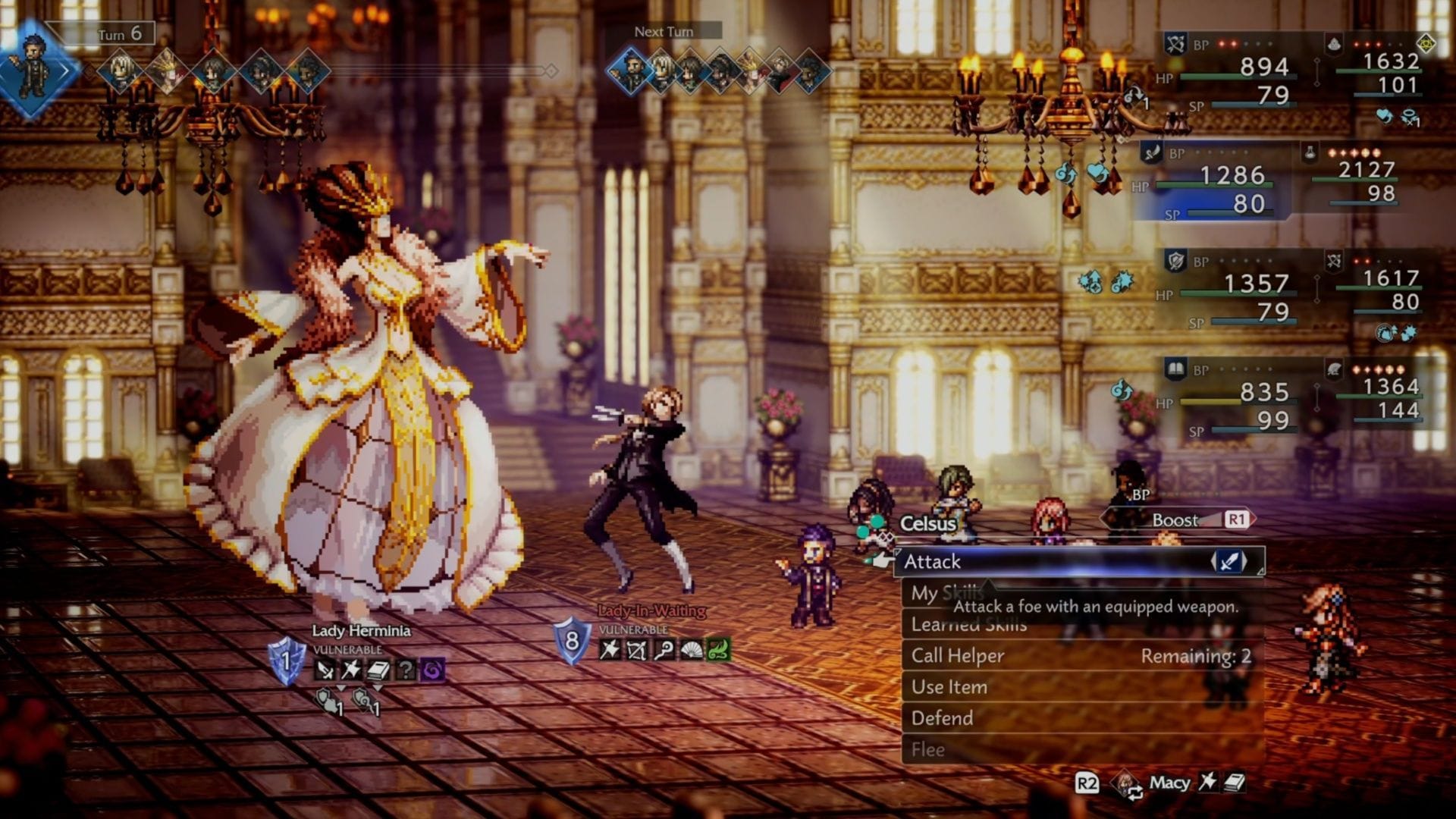1456x819 pixels.
Task: Select the bow weakness icon under Lady-In-Waiting
Action: click(636, 650)
